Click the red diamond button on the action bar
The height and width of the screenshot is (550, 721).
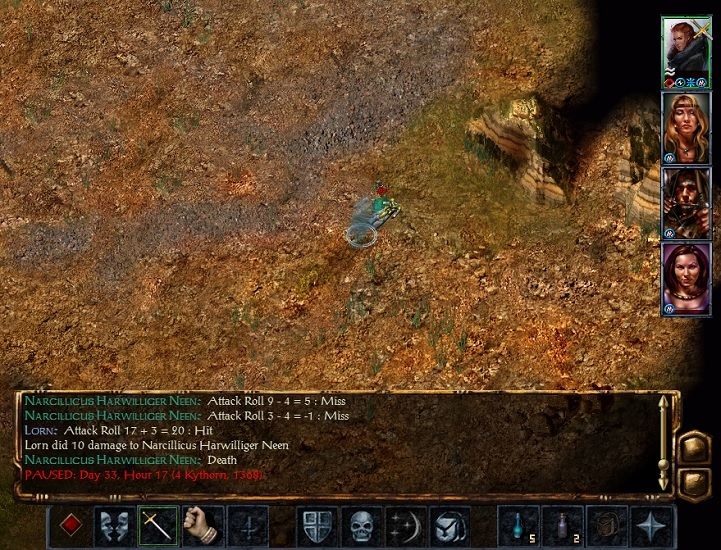[x=71, y=524]
